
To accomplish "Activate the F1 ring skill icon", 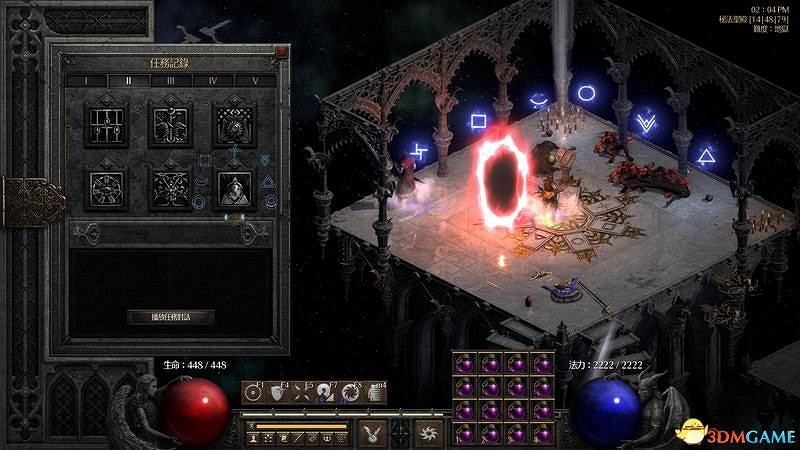I will [x=254, y=393].
